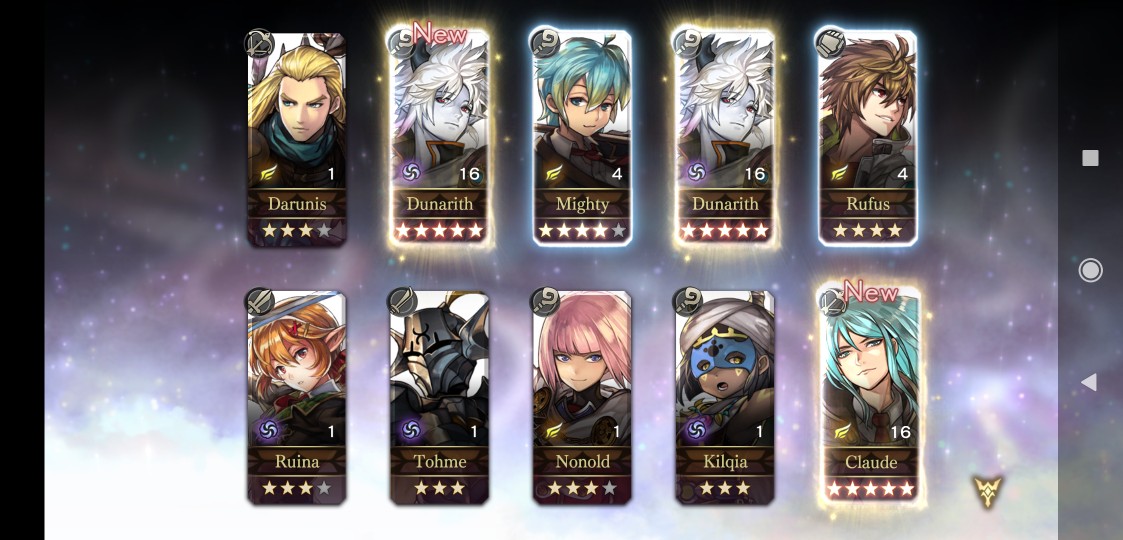Open the Dunarith card marked New
The width and height of the screenshot is (1123, 540).
[440, 139]
